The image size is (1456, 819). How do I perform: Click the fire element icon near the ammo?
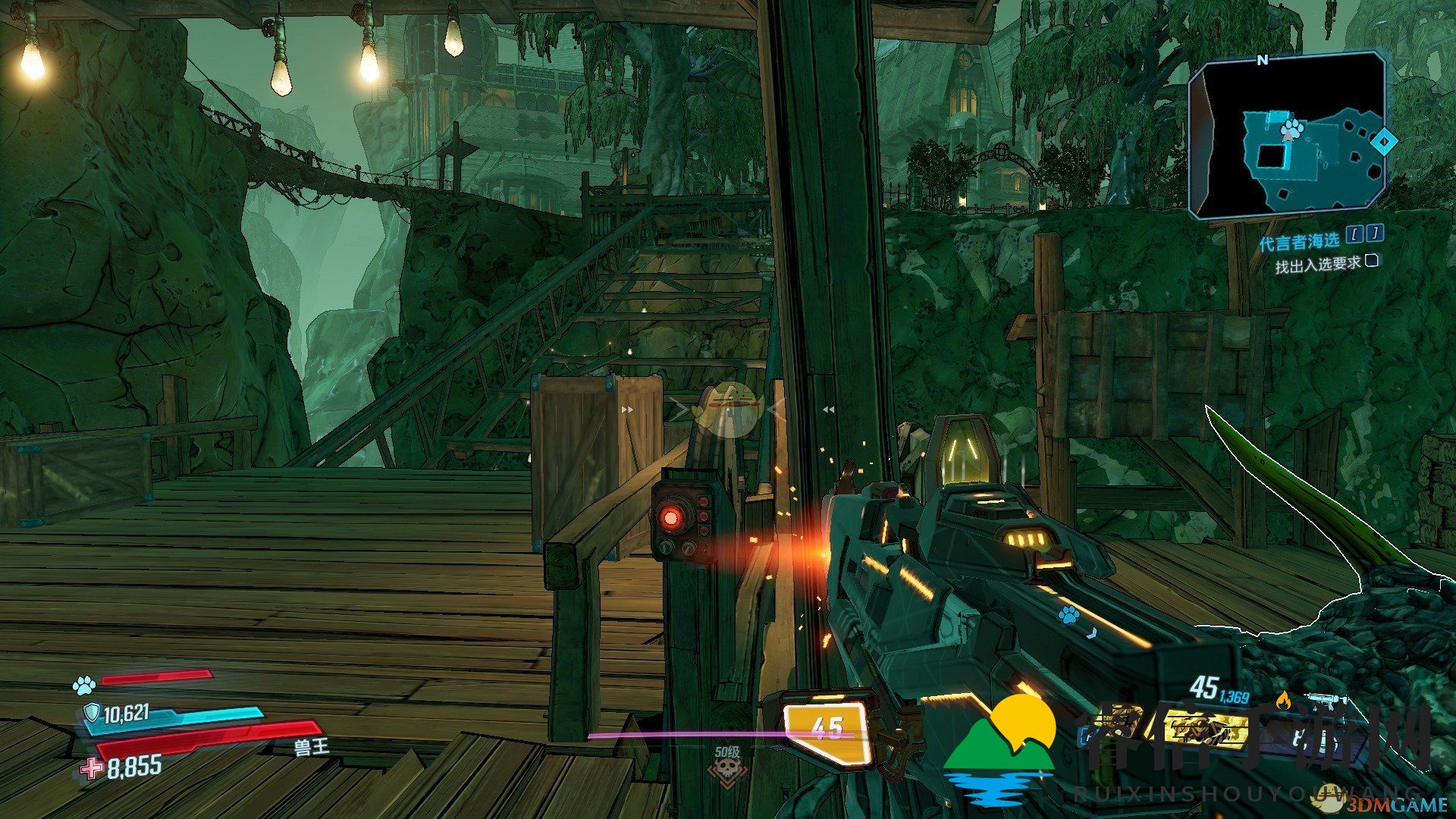[x=1283, y=699]
